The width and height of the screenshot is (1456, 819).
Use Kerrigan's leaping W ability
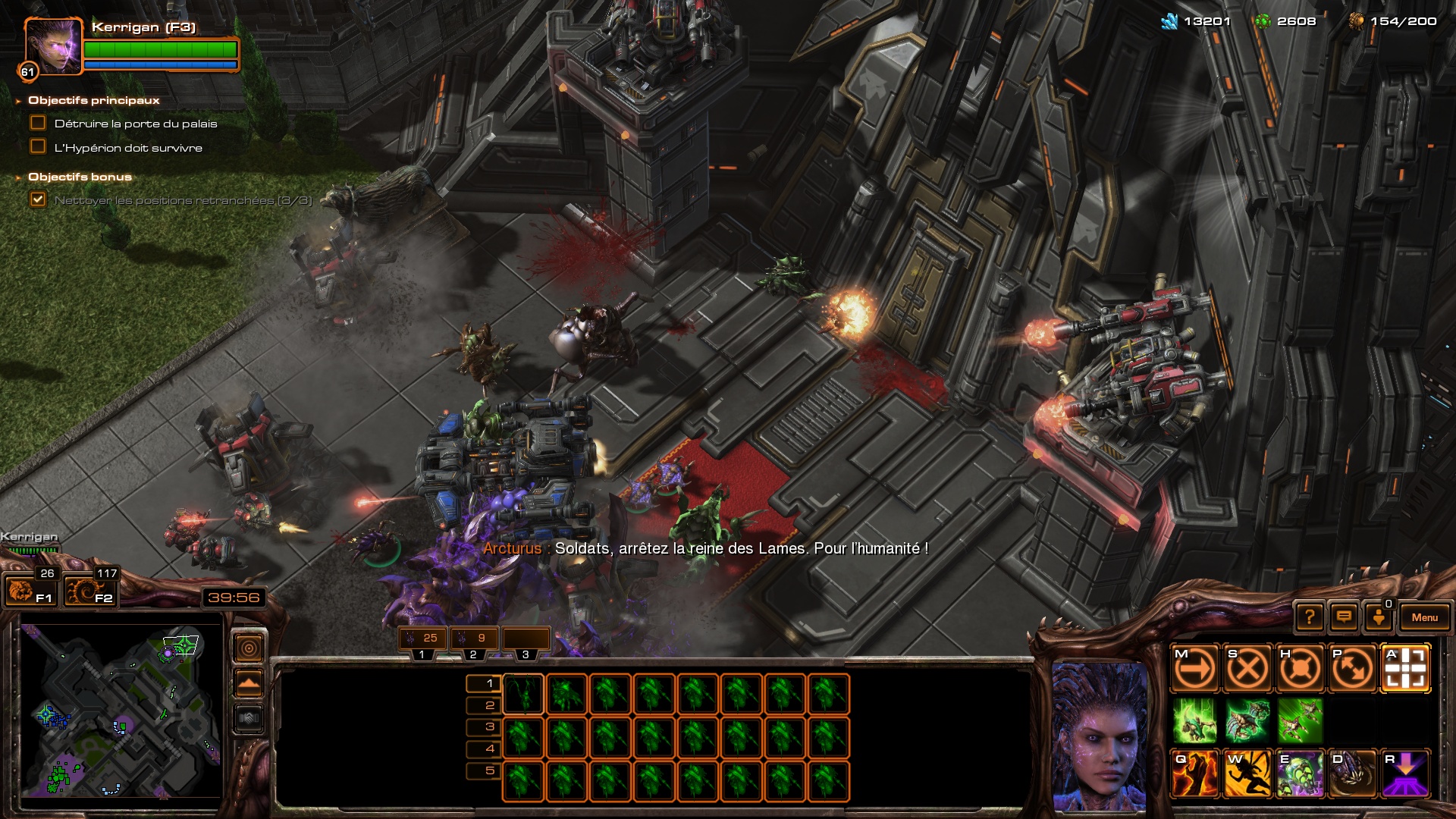point(1247,773)
